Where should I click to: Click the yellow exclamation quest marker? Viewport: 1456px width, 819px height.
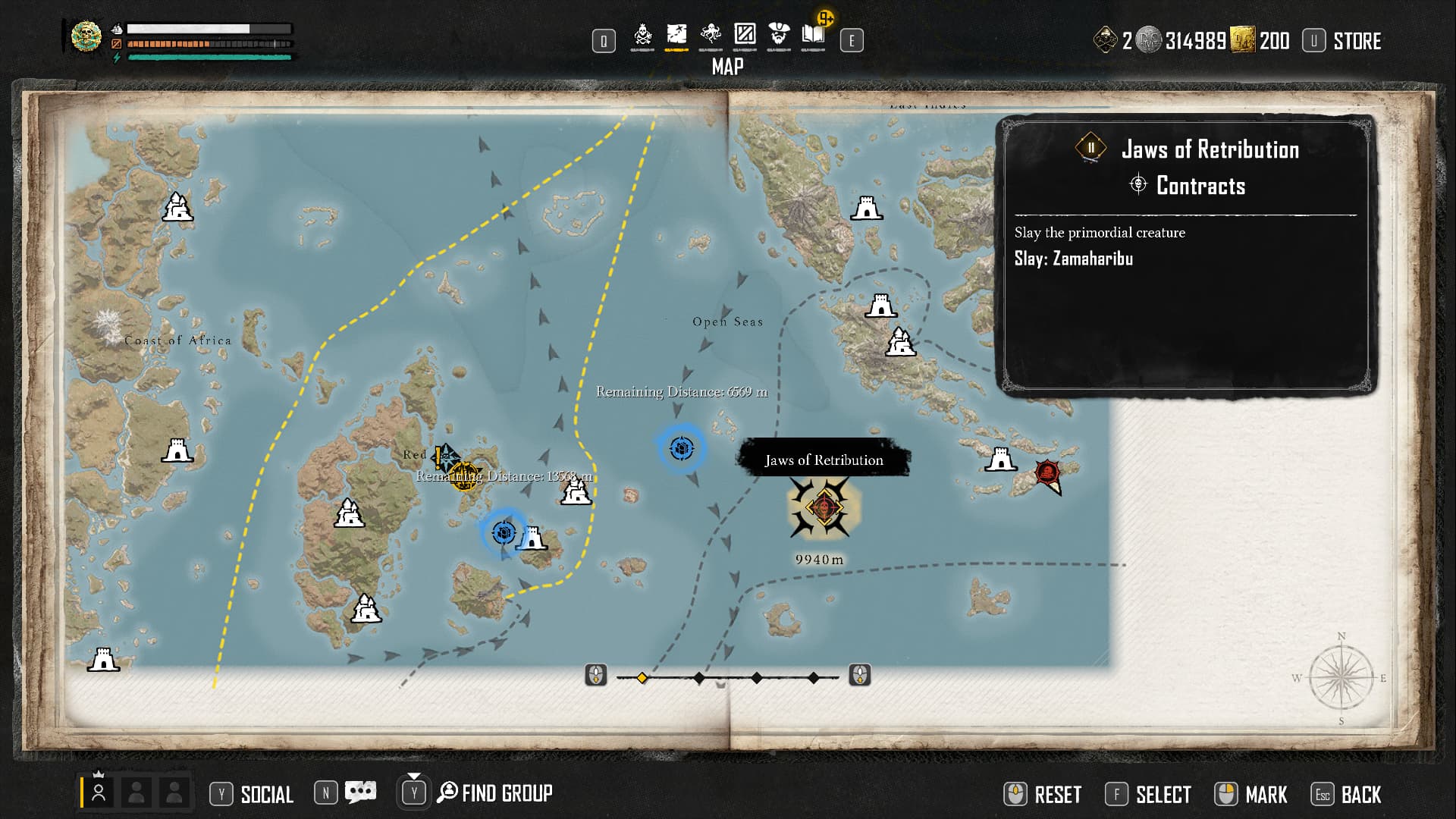(x=438, y=457)
